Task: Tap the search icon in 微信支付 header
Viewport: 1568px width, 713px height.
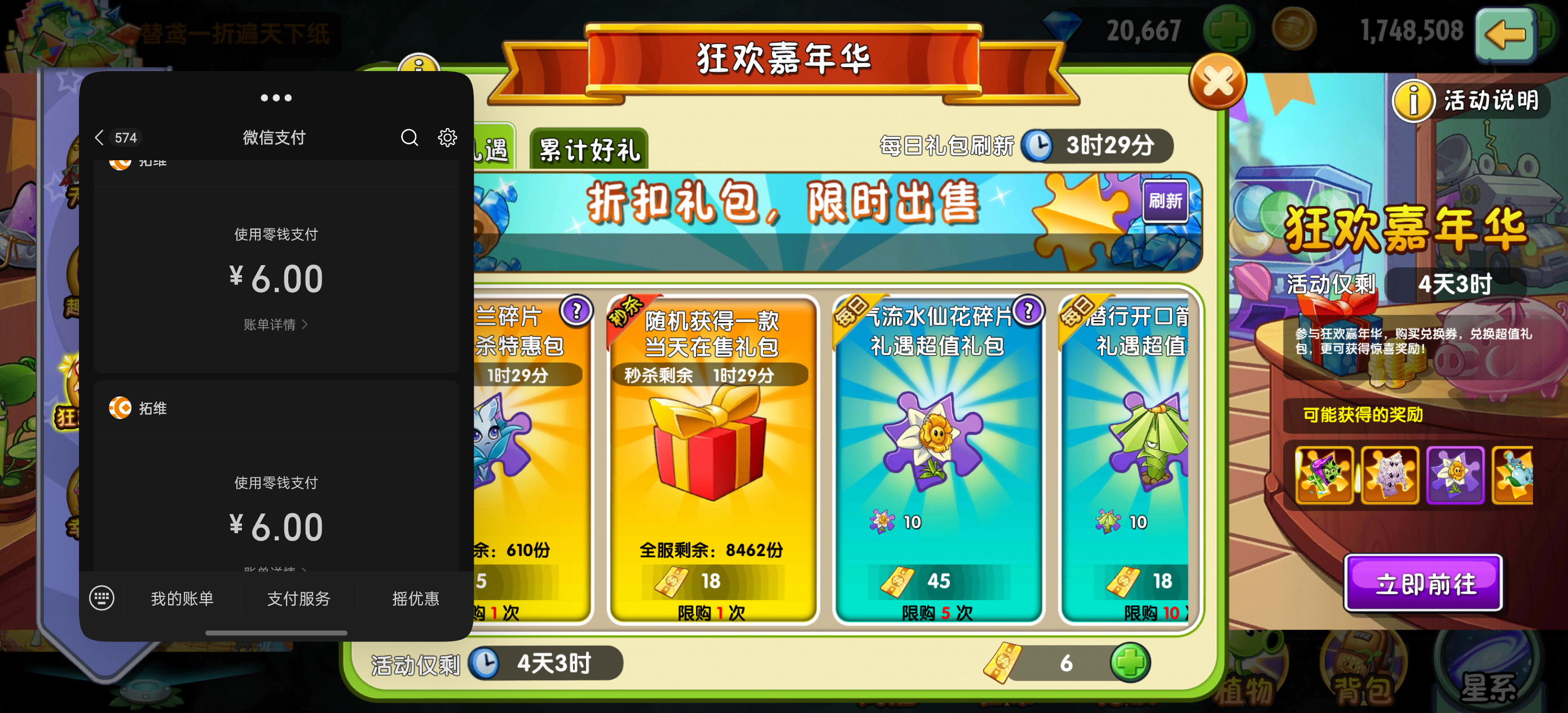Action: pos(409,138)
